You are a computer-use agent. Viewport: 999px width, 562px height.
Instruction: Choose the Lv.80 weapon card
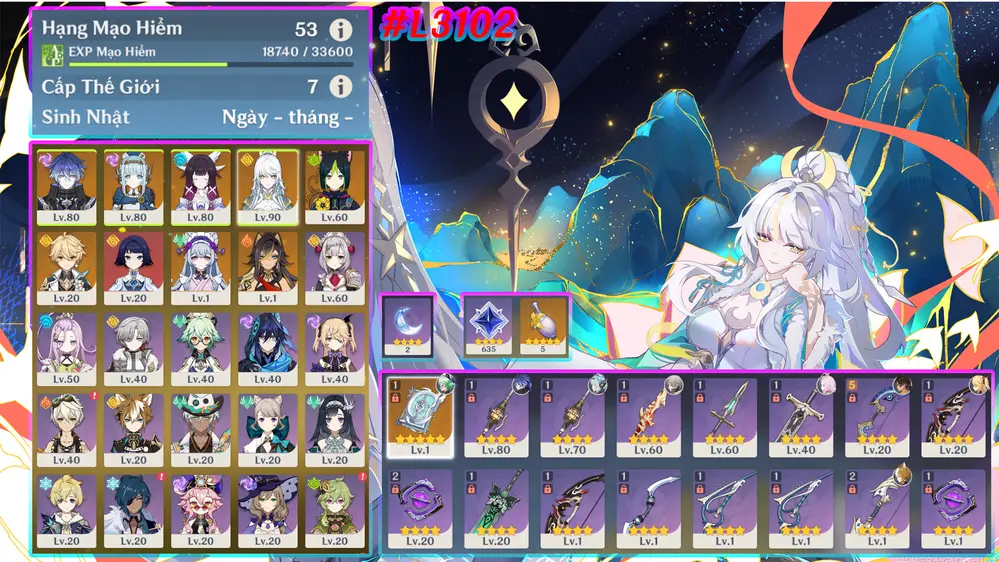tap(497, 416)
